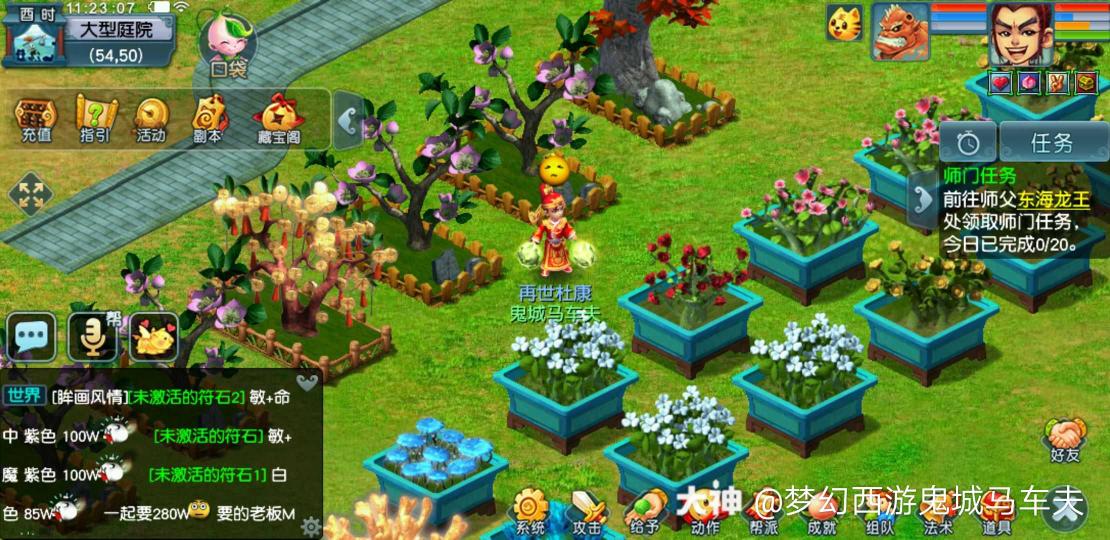Viewport: 1110px width, 540px height.
Task: Select the 师门任务 quest tracker entry
Action: tap(1010, 210)
